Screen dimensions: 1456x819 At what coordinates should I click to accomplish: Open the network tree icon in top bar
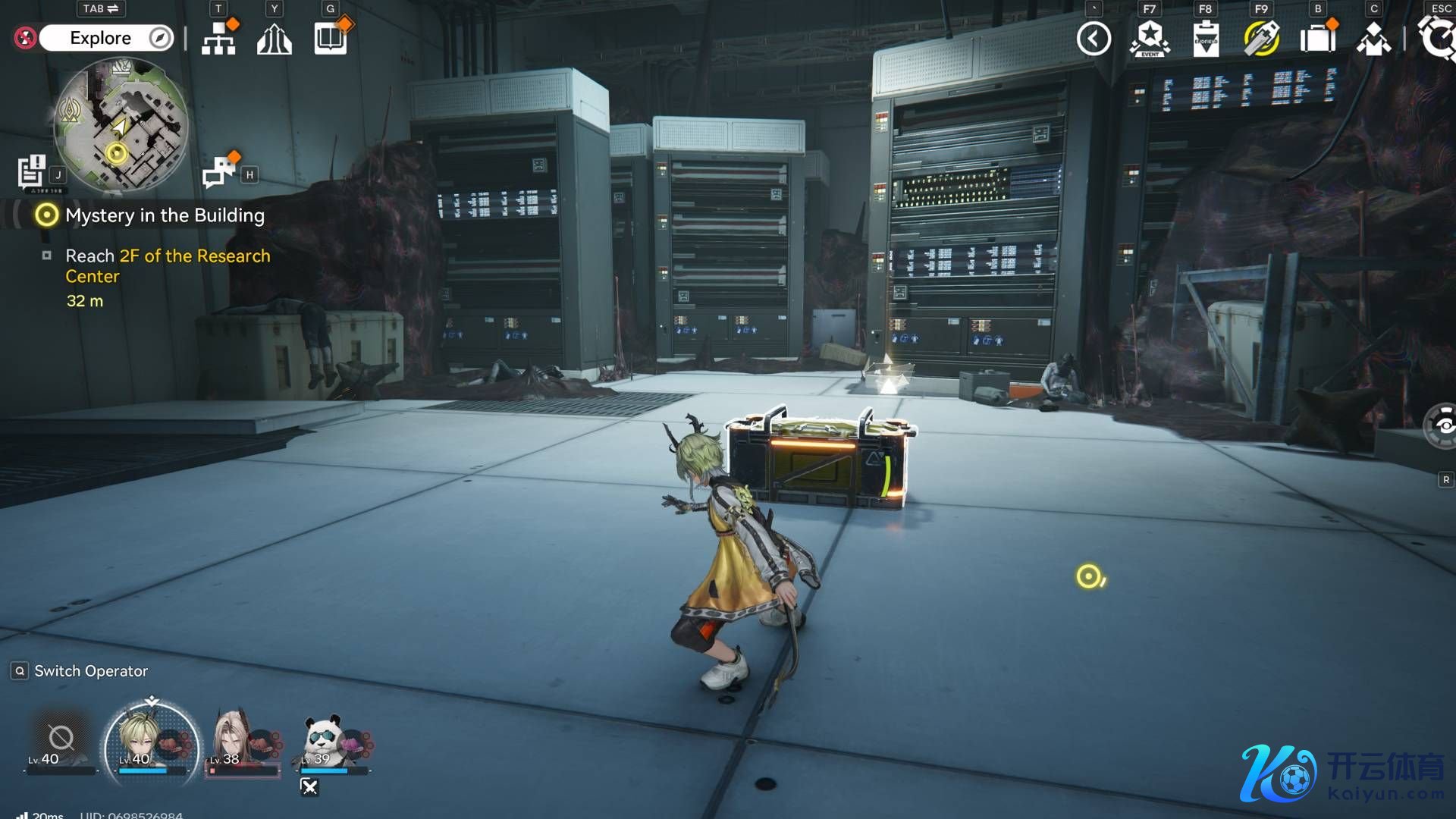pyautogui.click(x=218, y=38)
